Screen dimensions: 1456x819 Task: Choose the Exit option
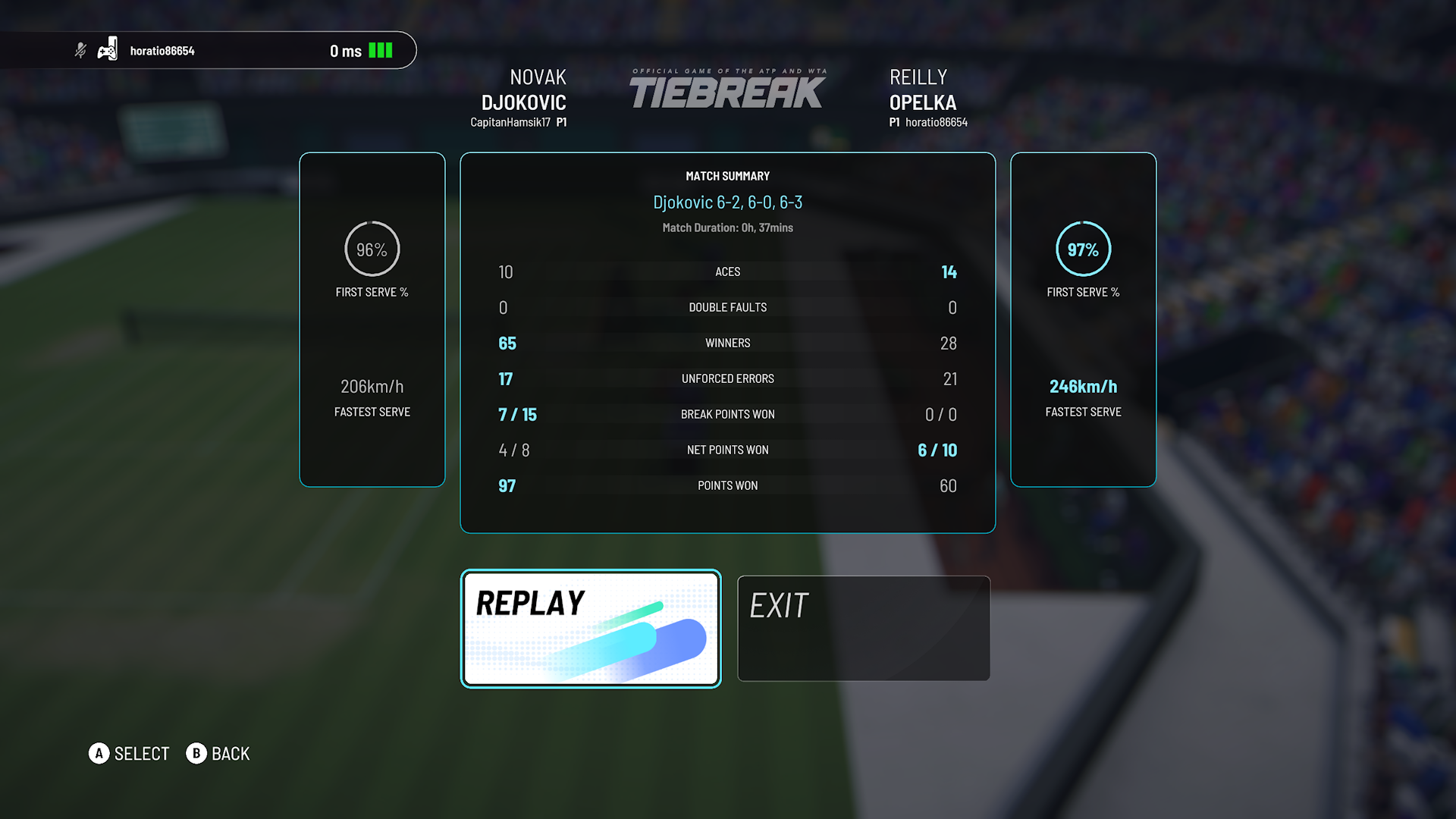click(x=863, y=628)
